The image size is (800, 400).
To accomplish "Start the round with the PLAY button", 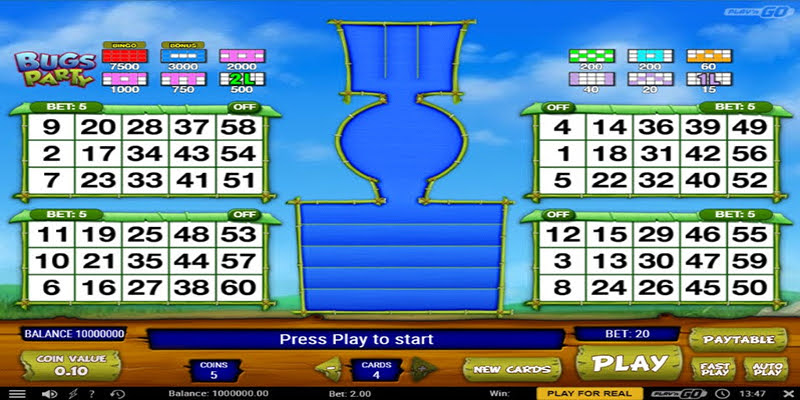I will pos(630,363).
